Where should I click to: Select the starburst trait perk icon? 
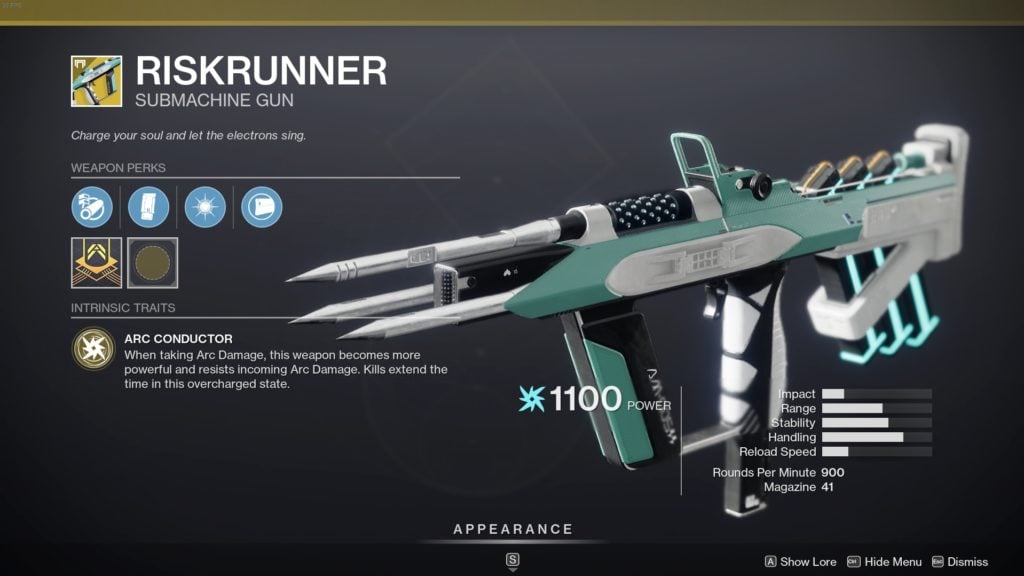[205, 207]
